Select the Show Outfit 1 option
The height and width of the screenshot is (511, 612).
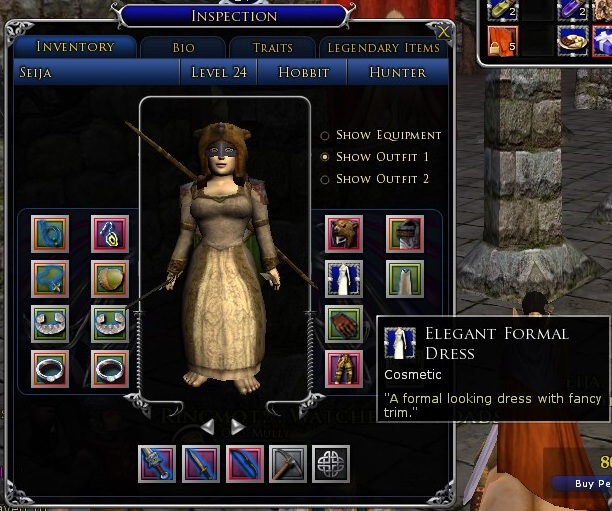(325, 157)
